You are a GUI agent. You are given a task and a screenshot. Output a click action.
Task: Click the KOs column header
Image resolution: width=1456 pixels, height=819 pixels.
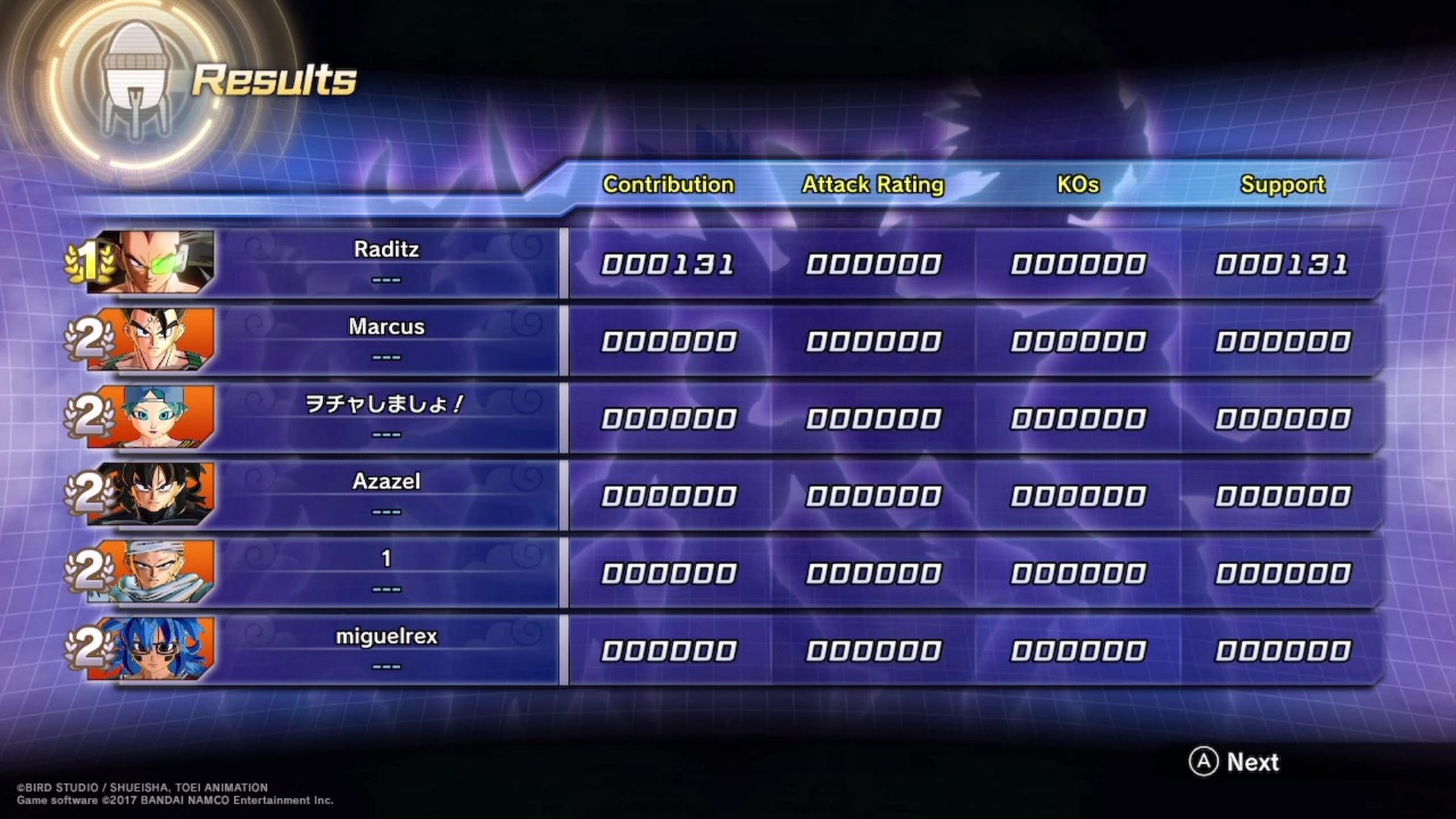1078,184
